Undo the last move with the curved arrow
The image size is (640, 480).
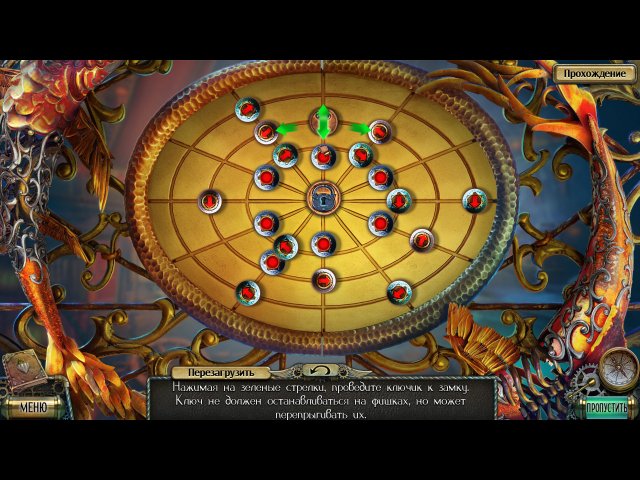coord(320,371)
